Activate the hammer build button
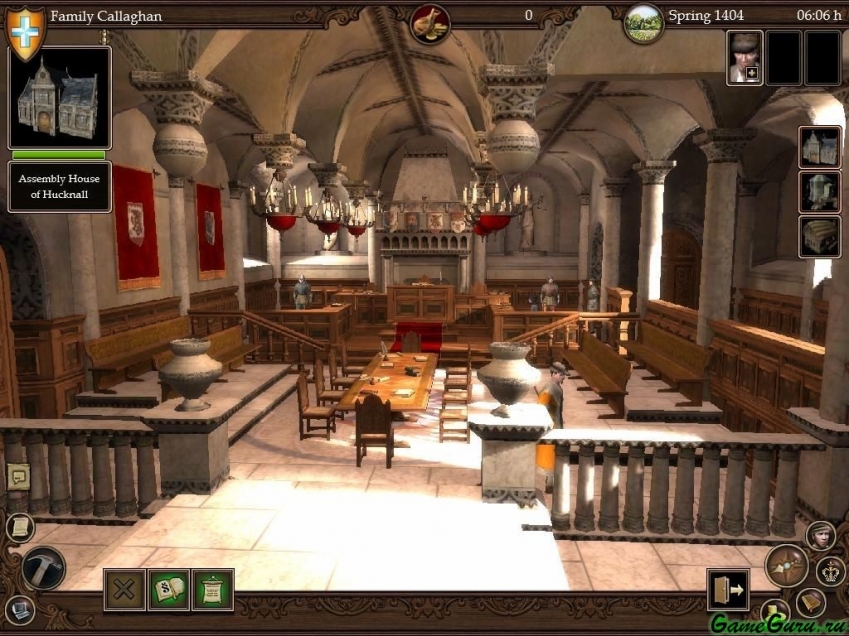The image size is (849, 636). click(43, 567)
